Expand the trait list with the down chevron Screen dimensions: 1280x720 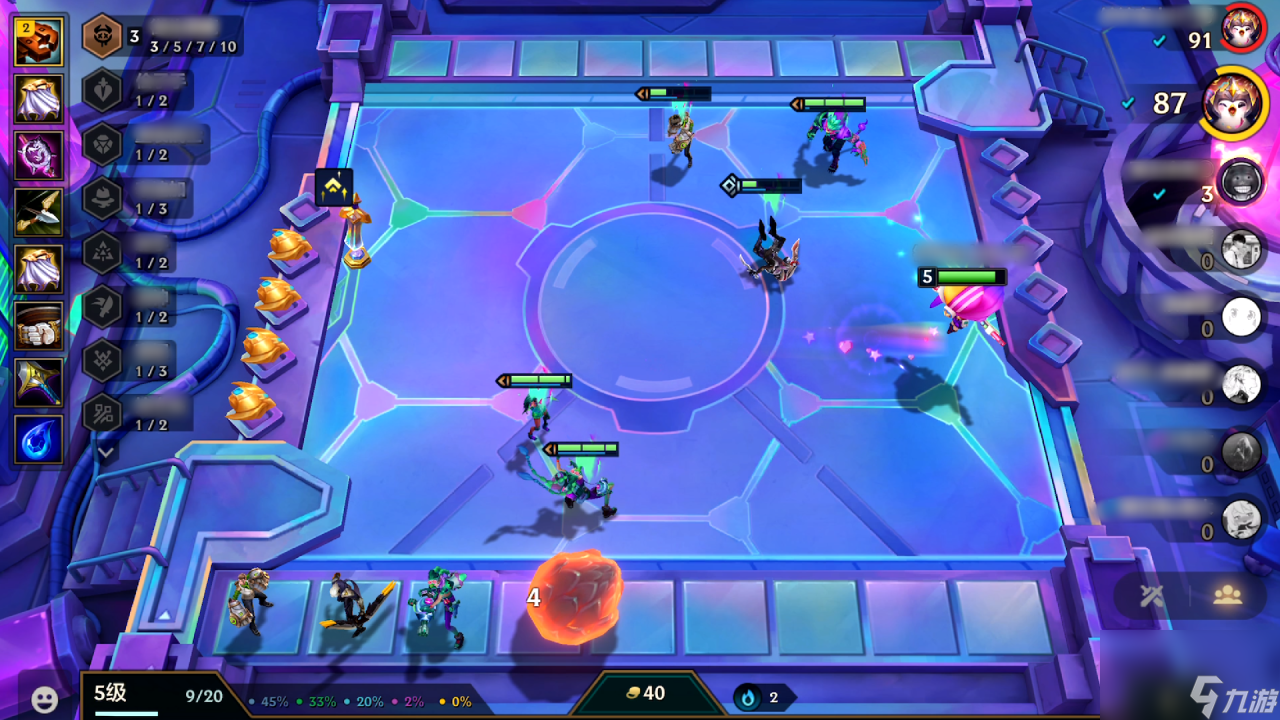click(106, 453)
